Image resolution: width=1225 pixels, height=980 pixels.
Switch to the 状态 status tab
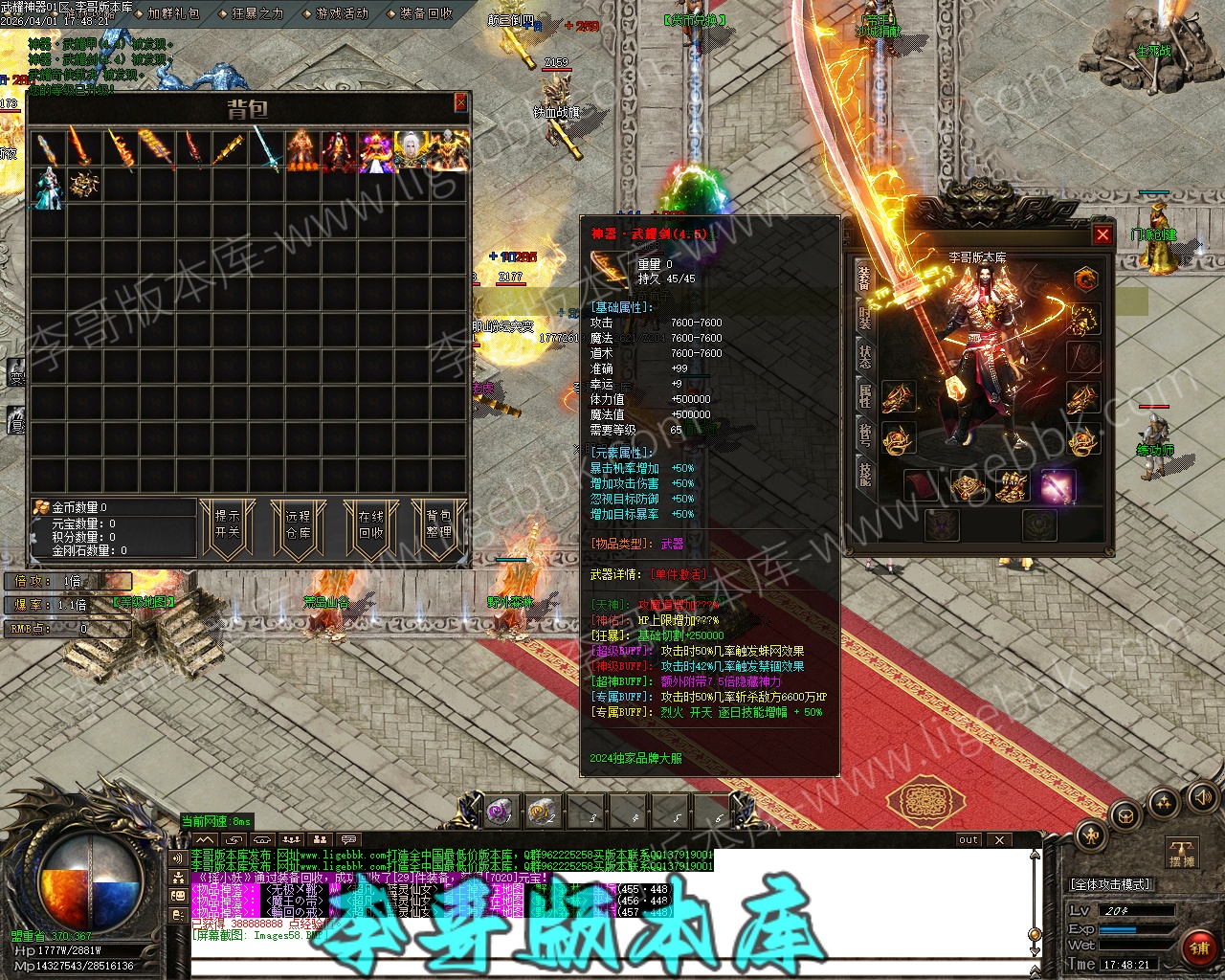tap(864, 356)
